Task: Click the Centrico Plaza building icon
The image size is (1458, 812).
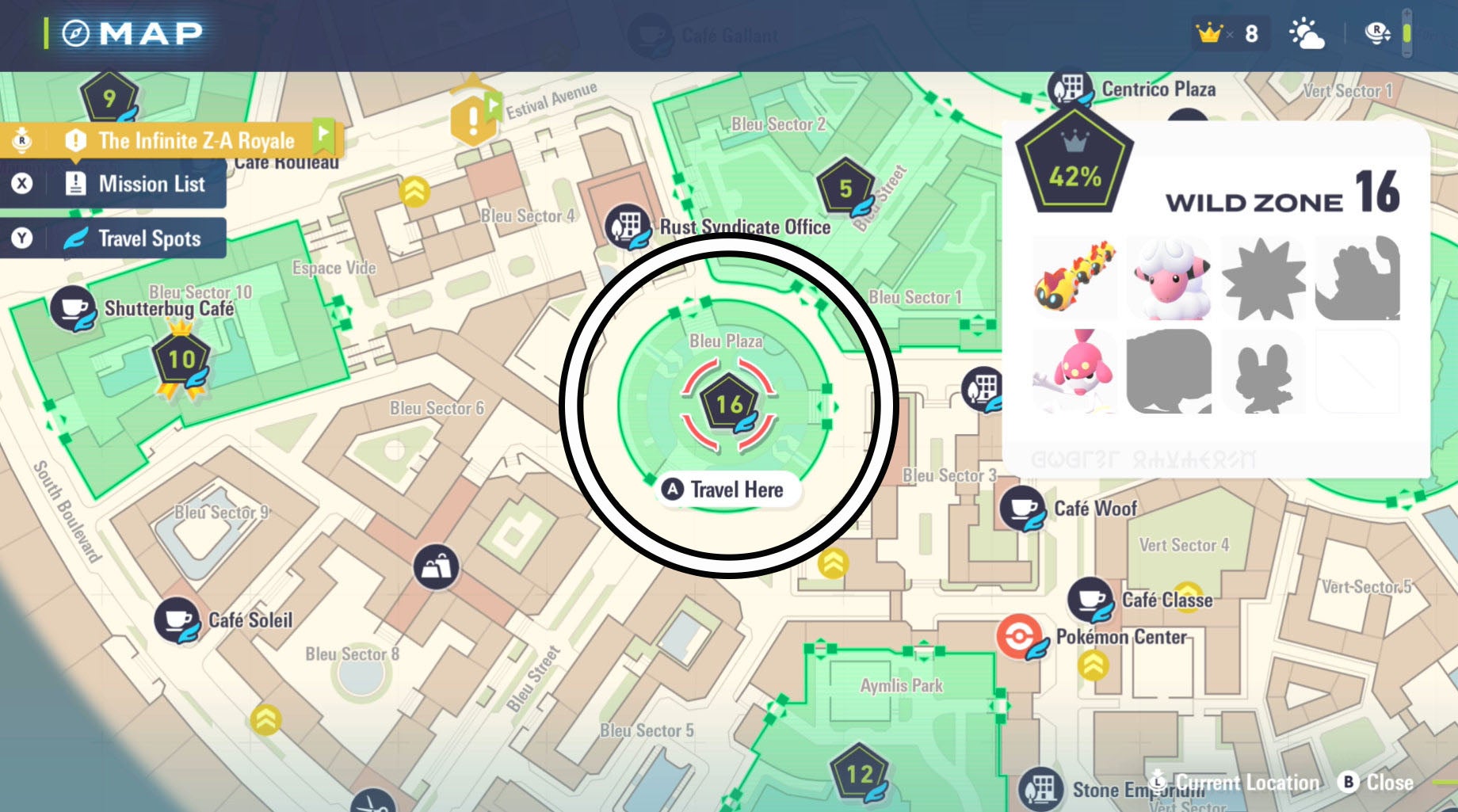Action: 1071,87
